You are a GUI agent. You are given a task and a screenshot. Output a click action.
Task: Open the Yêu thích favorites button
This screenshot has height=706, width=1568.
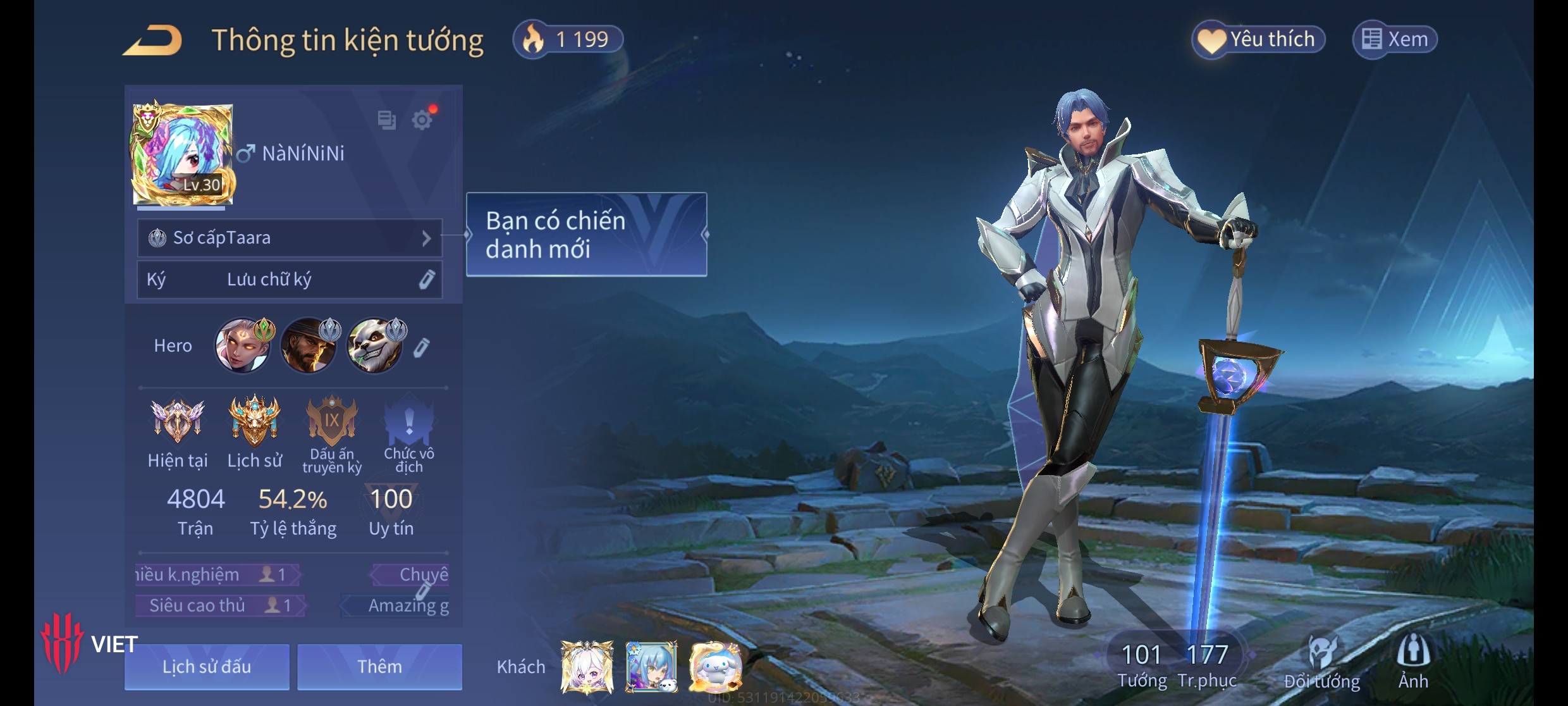[1258, 40]
